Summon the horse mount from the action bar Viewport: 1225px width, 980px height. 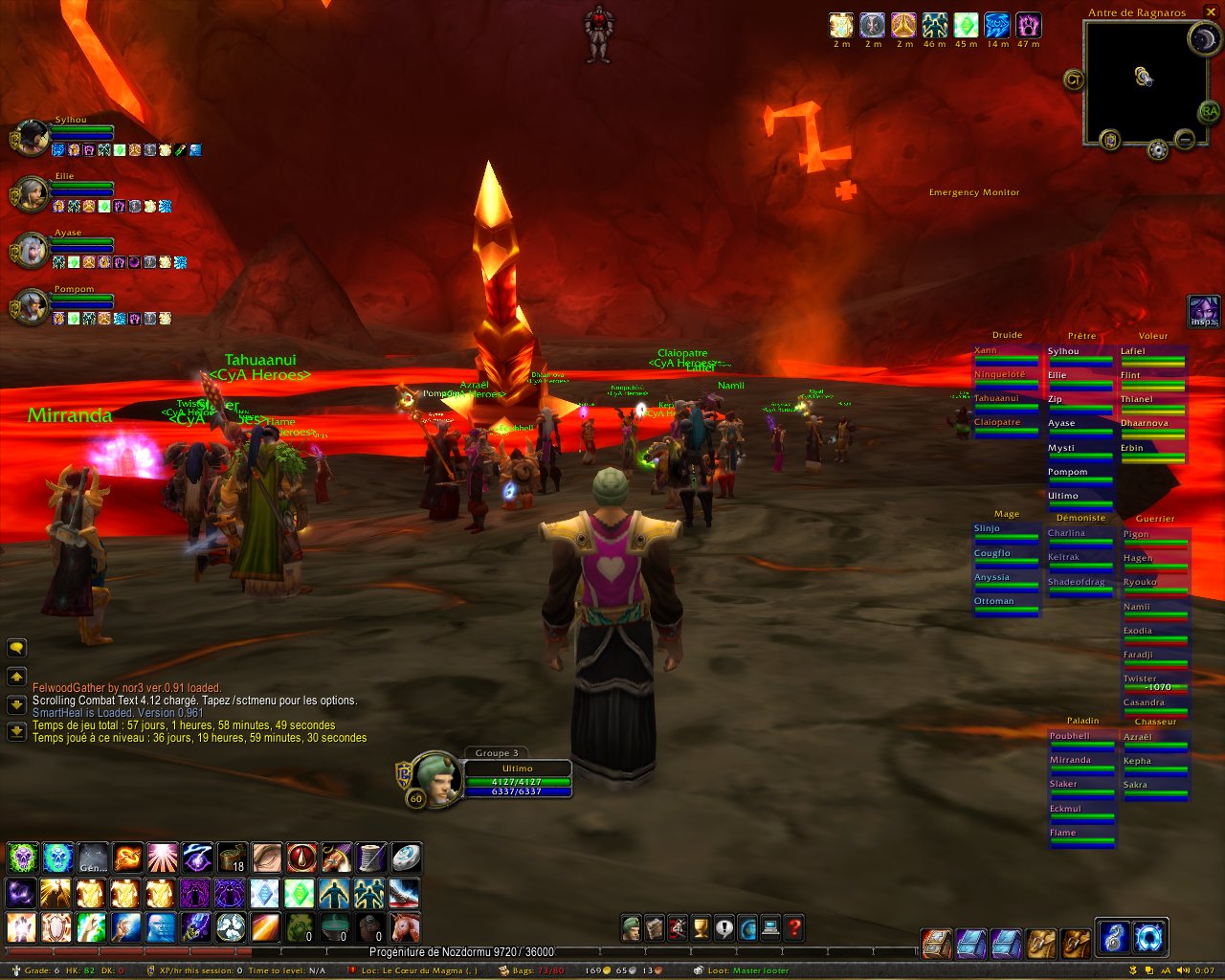pyautogui.click(x=405, y=926)
